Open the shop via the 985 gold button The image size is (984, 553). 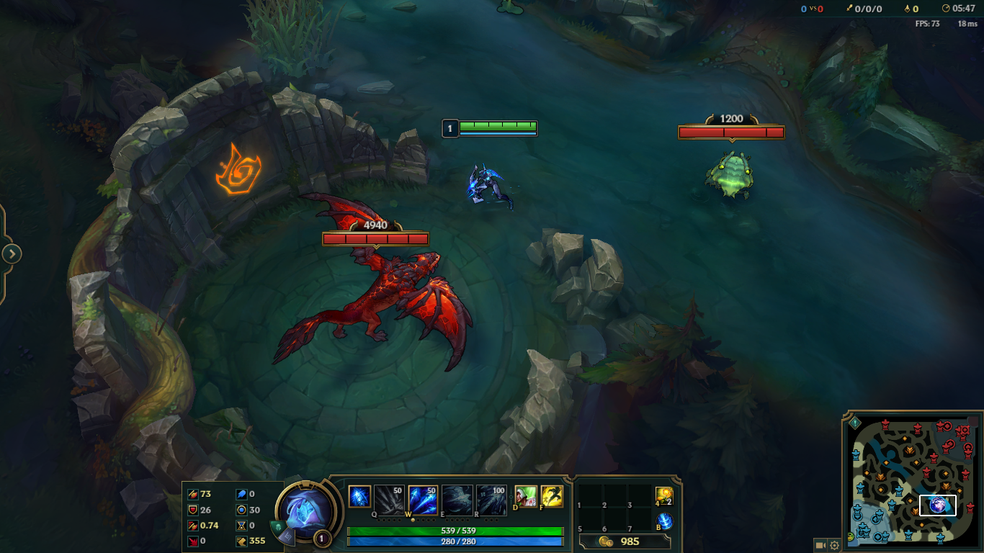point(620,541)
